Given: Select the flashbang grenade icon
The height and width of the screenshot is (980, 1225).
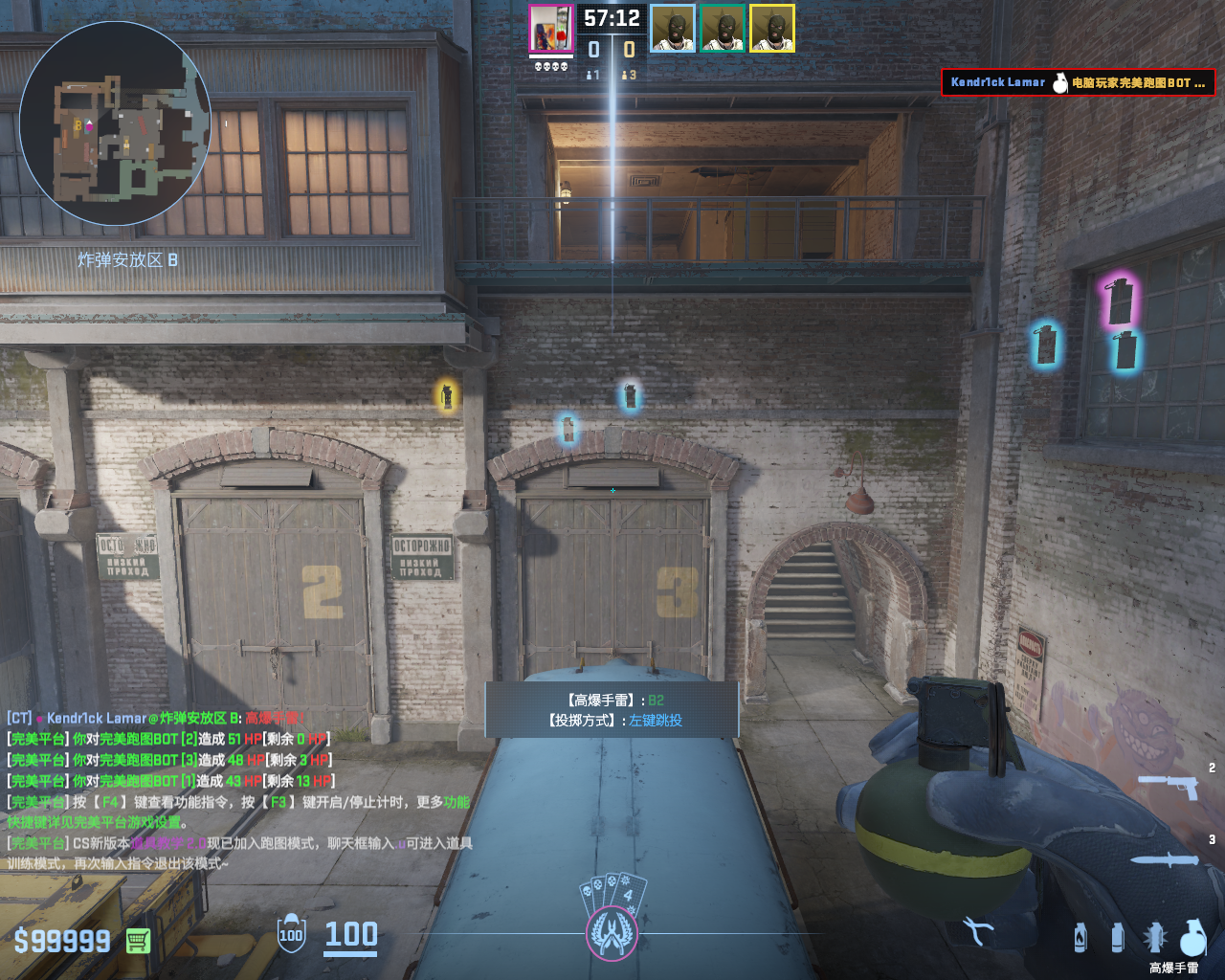Looking at the screenshot, I should tap(1154, 937).
